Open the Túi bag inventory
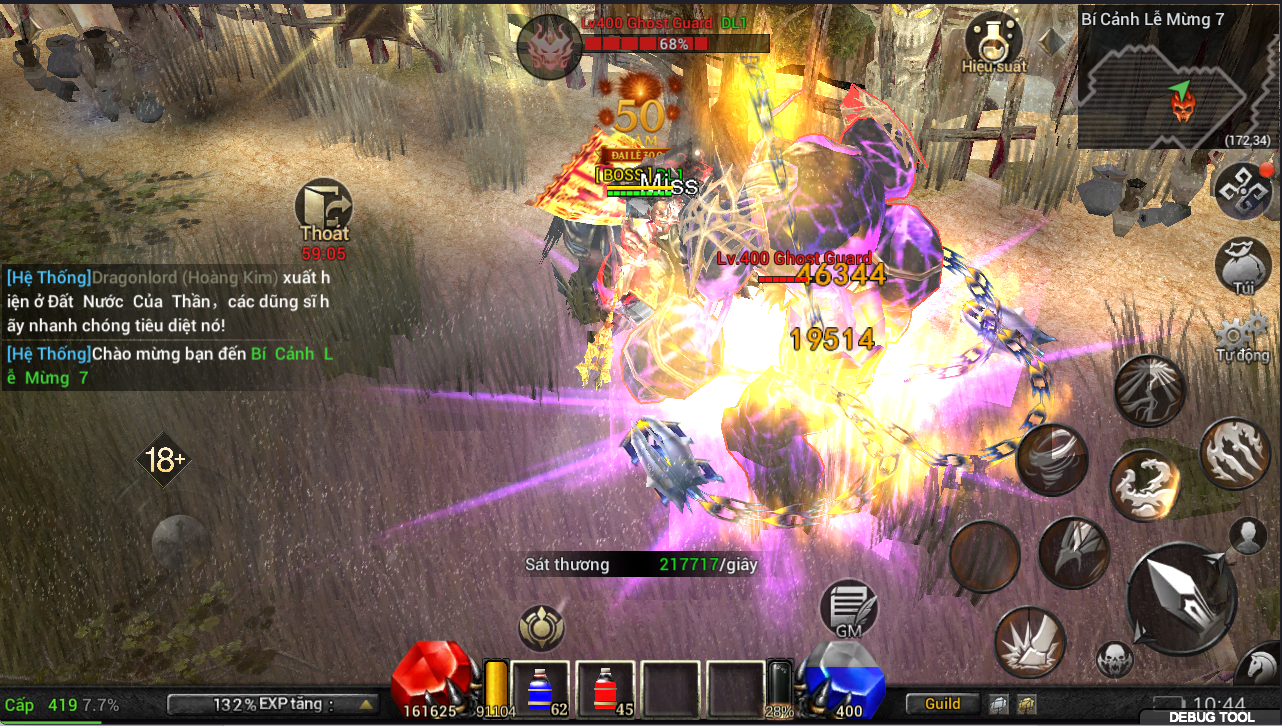Screen dimensions: 1282x726 (1243, 266)
